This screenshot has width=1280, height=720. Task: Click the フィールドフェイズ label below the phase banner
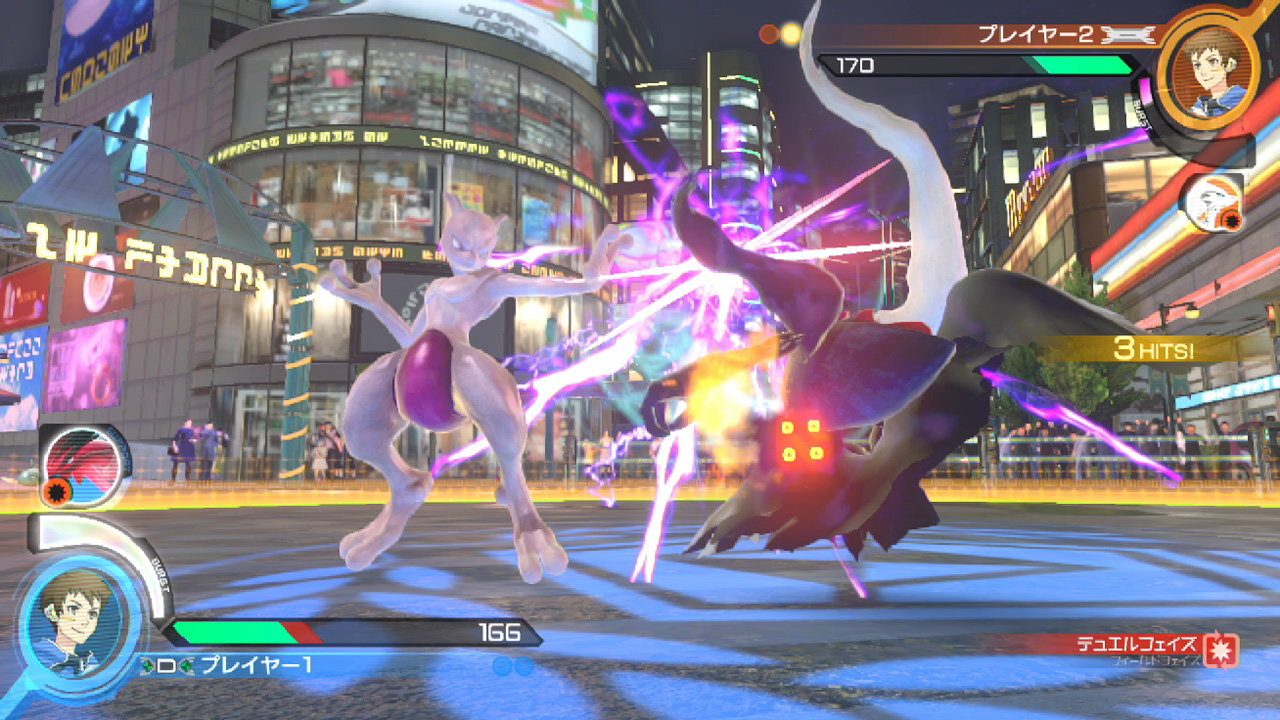[1156, 659]
